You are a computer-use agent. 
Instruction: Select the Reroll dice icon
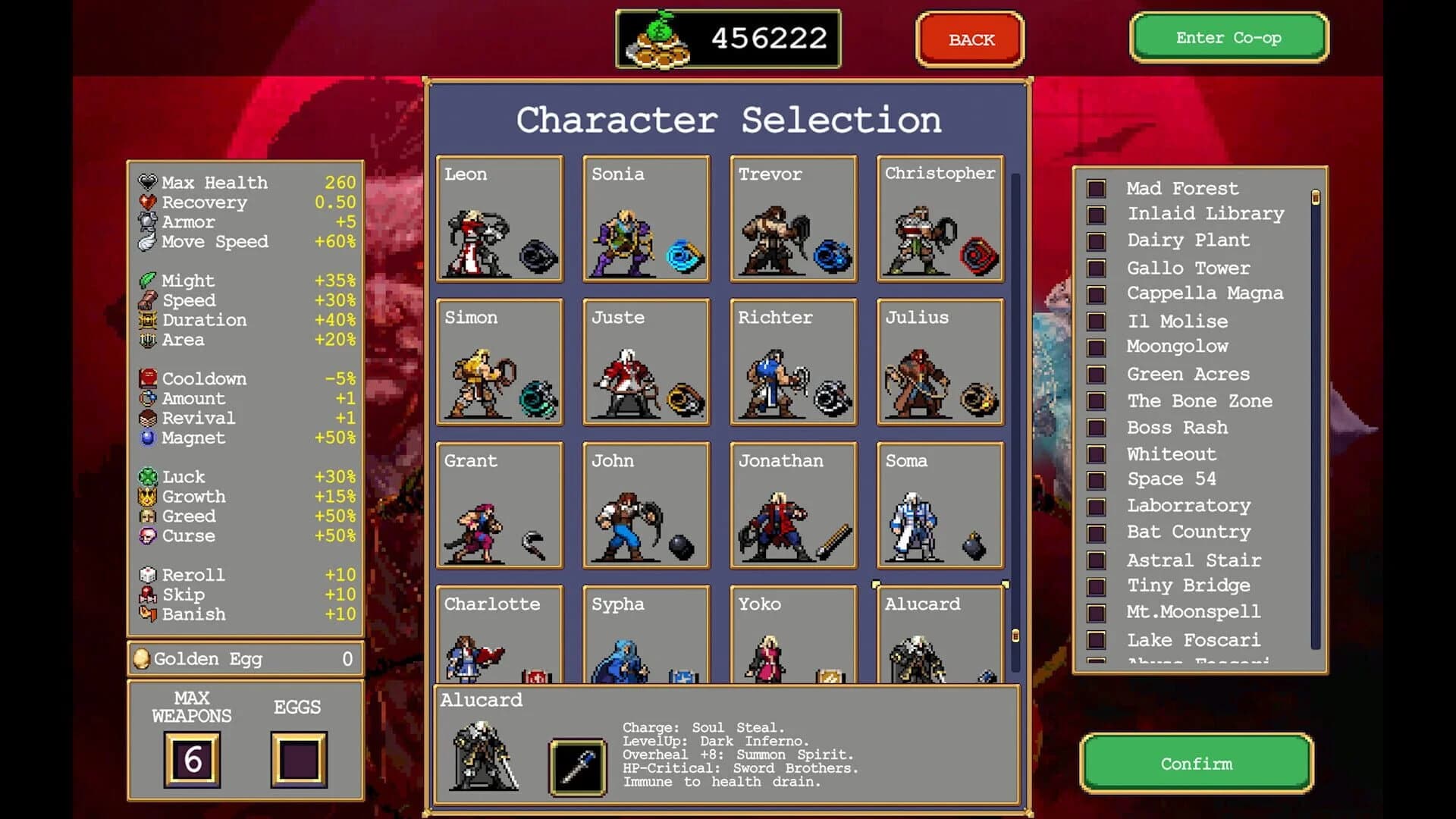[146, 575]
